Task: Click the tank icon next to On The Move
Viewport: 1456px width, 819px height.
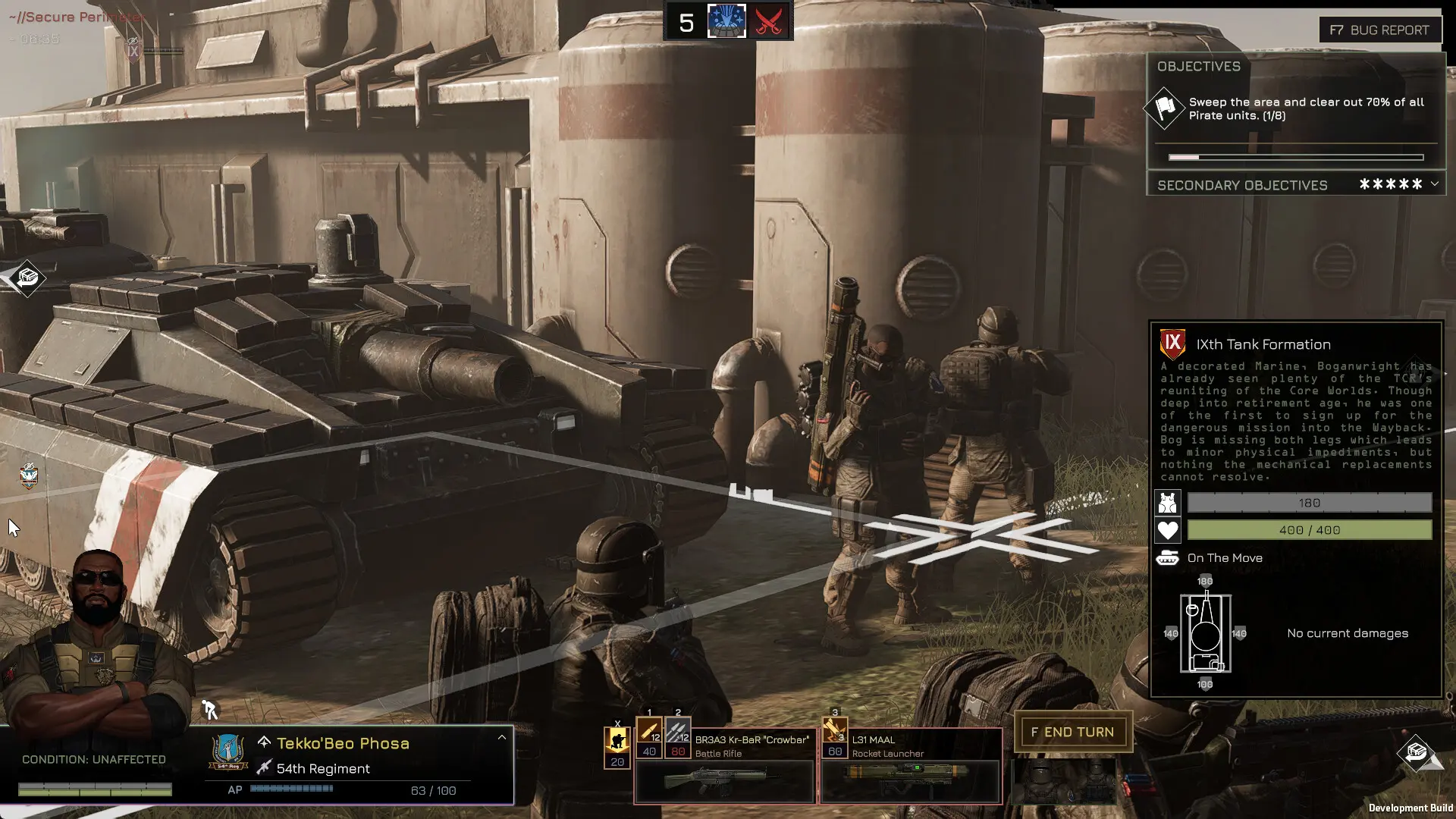Action: [1168, 558]
